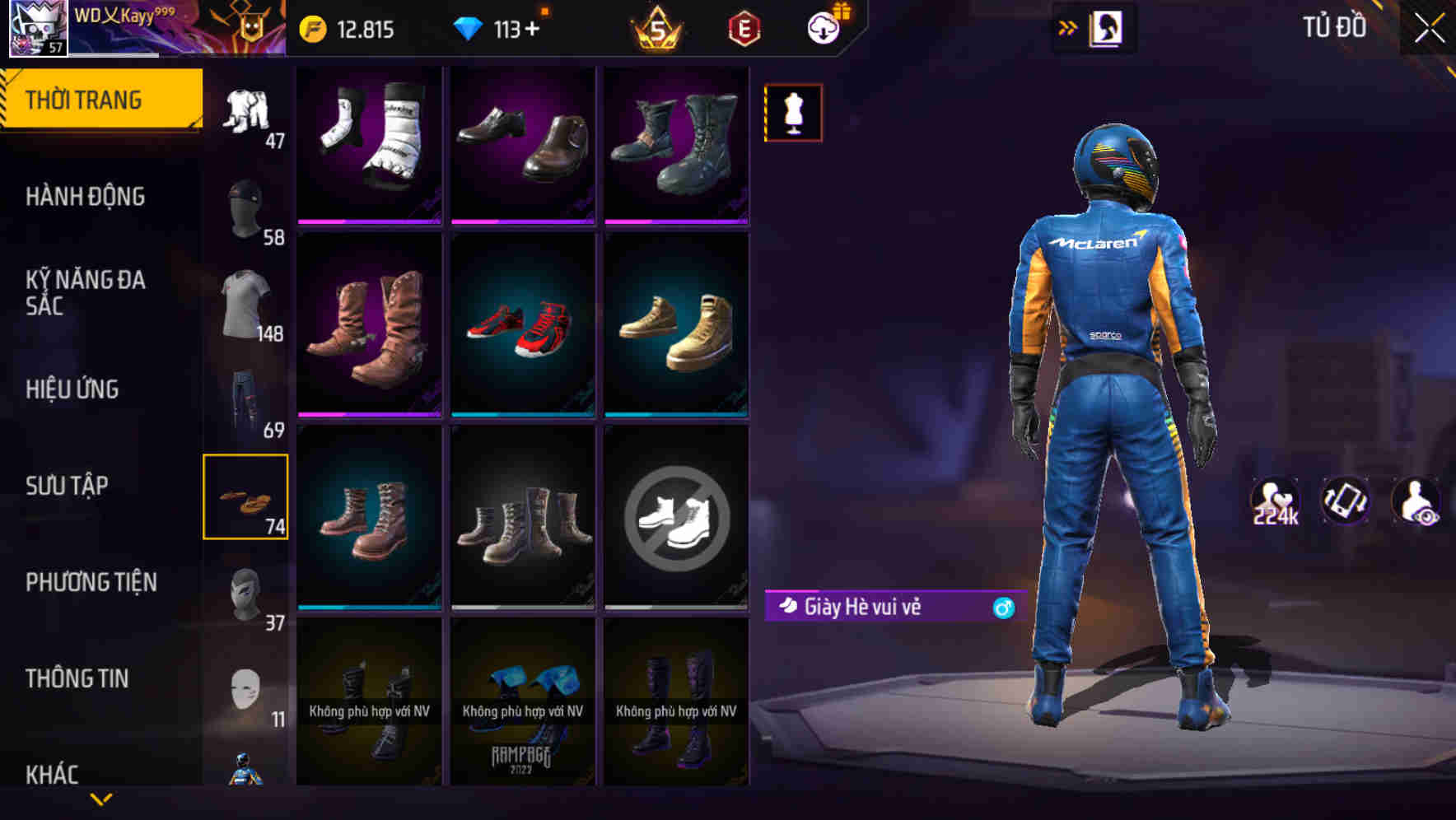Click the character album icon near top right

[1107, 27]
